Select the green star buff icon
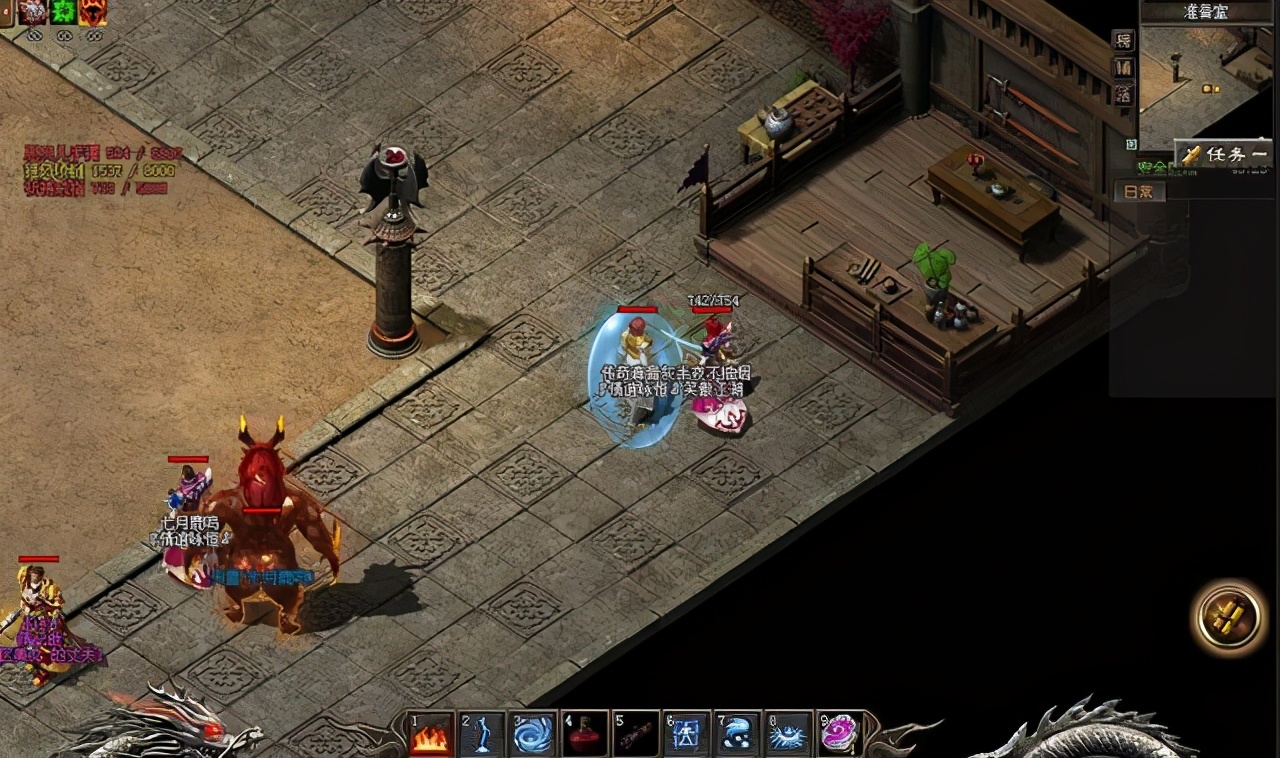Viewport: 1280px width, 758px height. tap(64, 12)
